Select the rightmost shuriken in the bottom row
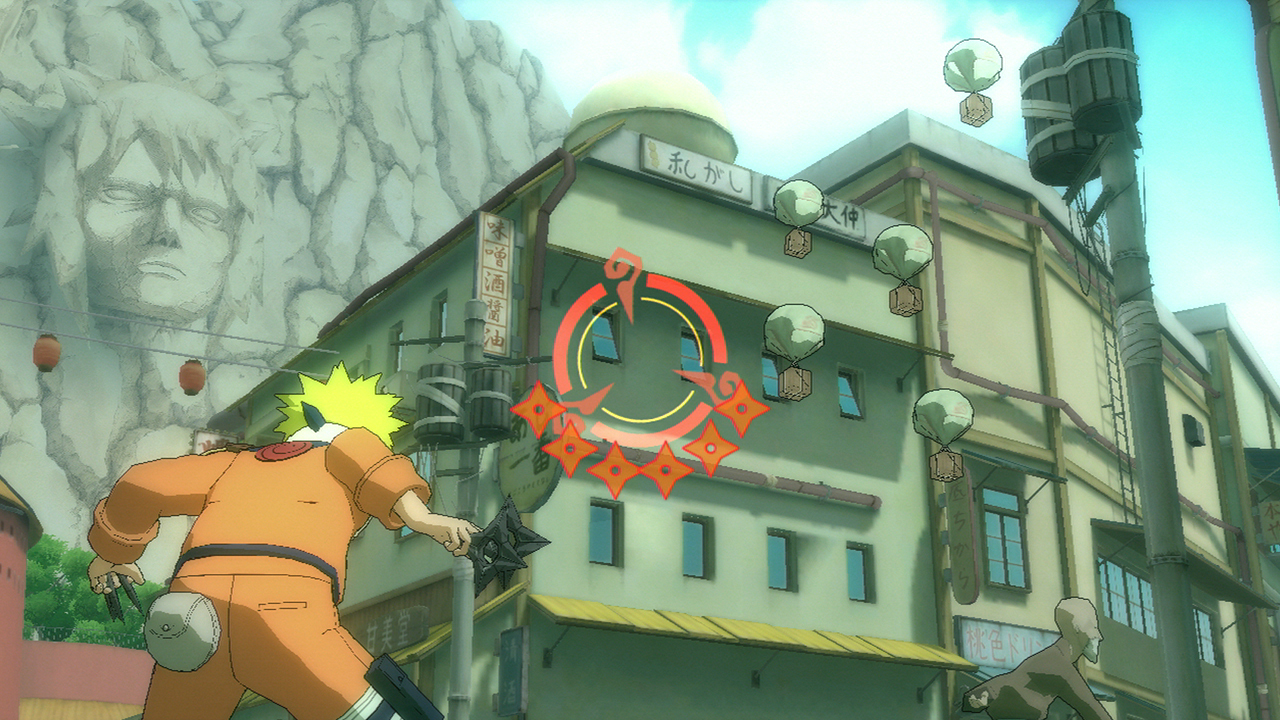This screenshot has width=1280, height=720. 710,447
